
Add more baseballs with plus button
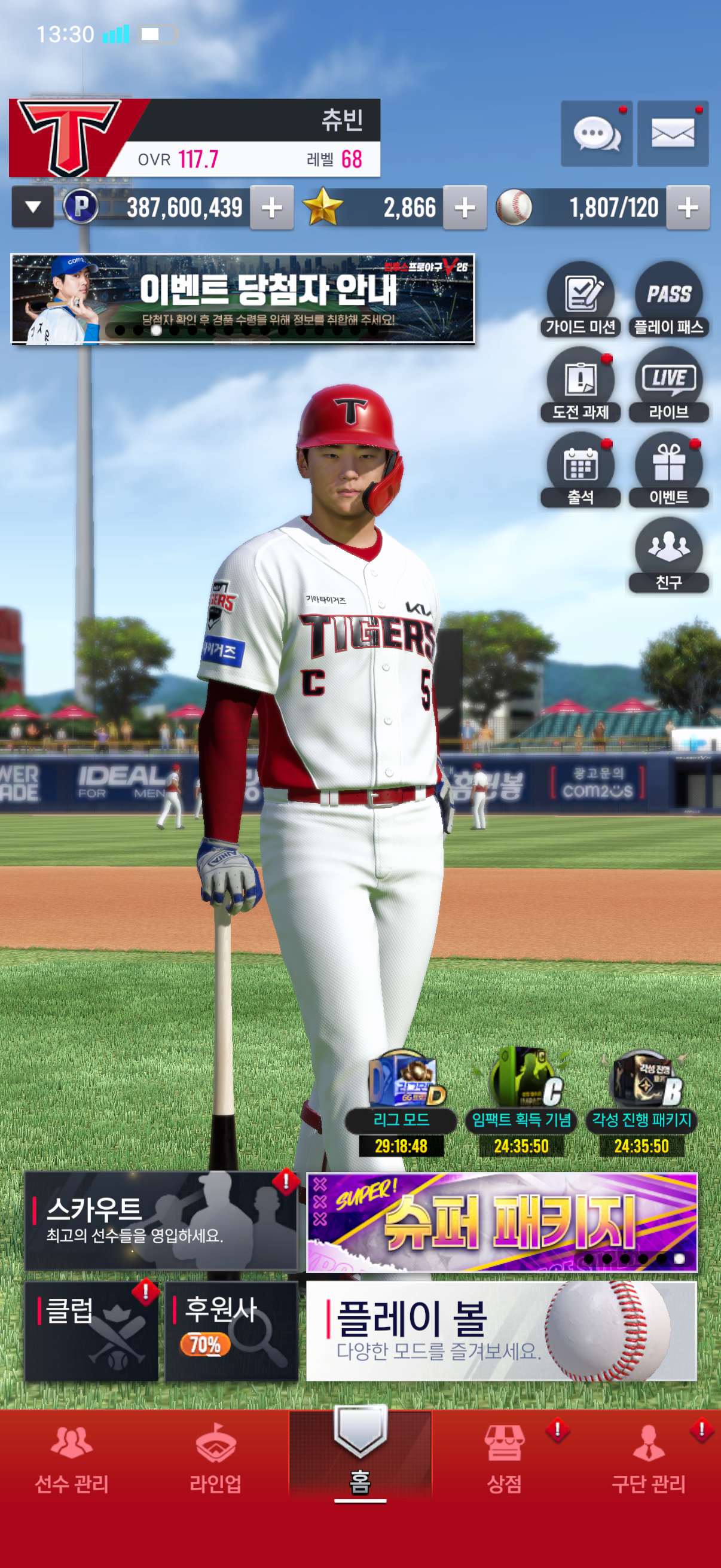[687, 208]
